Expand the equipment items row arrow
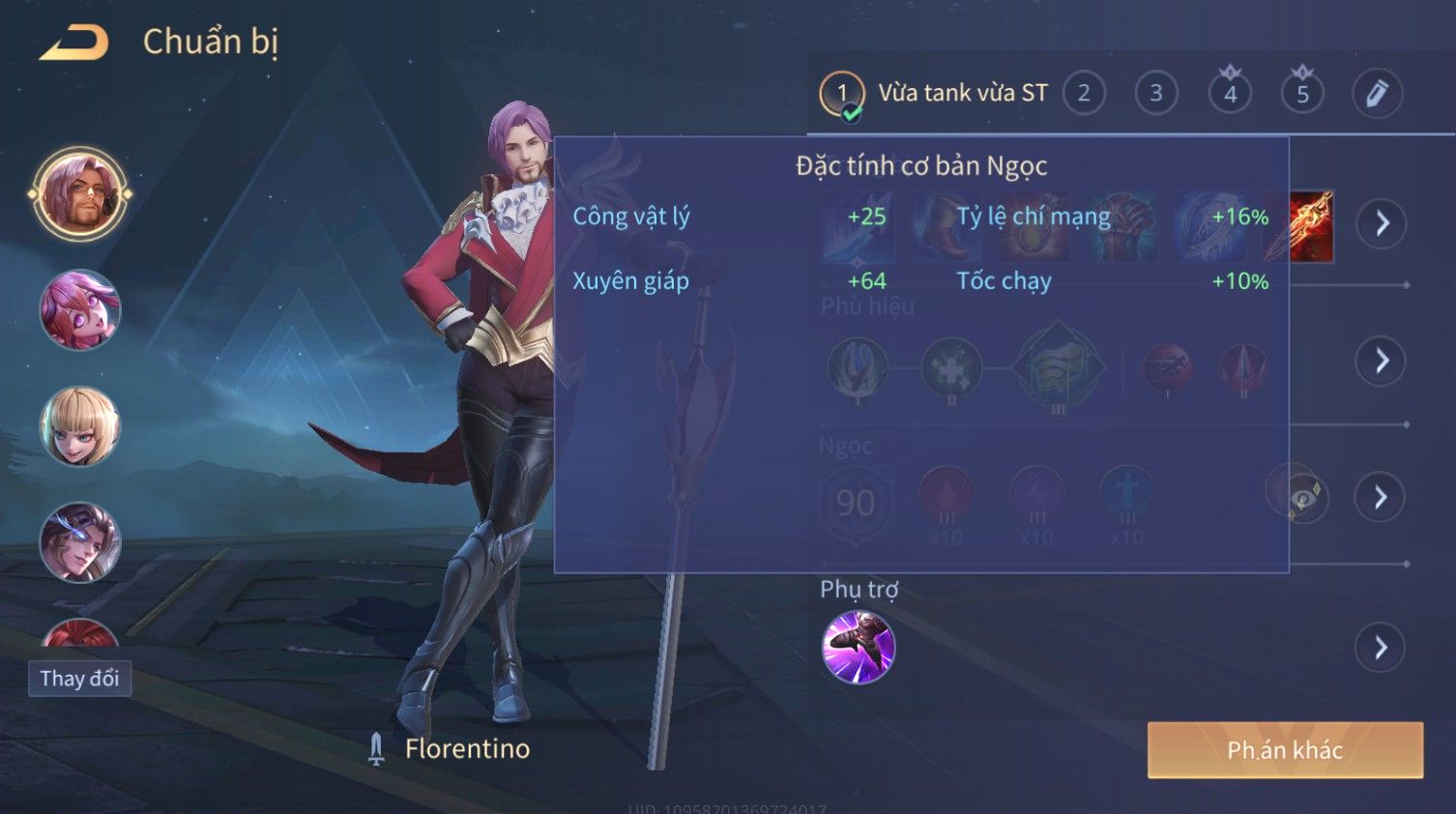Image resolution: width=1456 pixels, height=814 pixels. coord(1381,223)
